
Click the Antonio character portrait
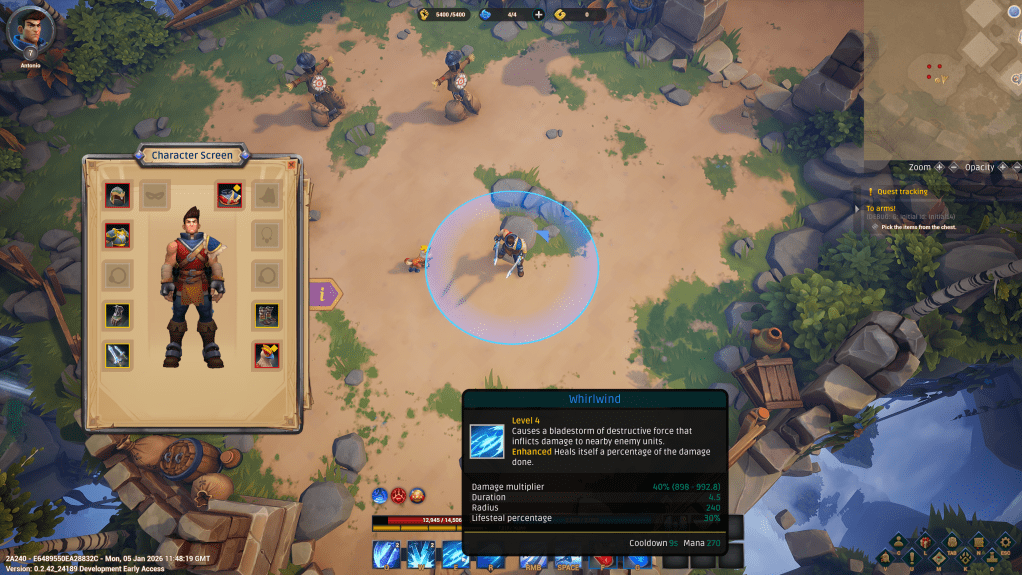point(29,29)
